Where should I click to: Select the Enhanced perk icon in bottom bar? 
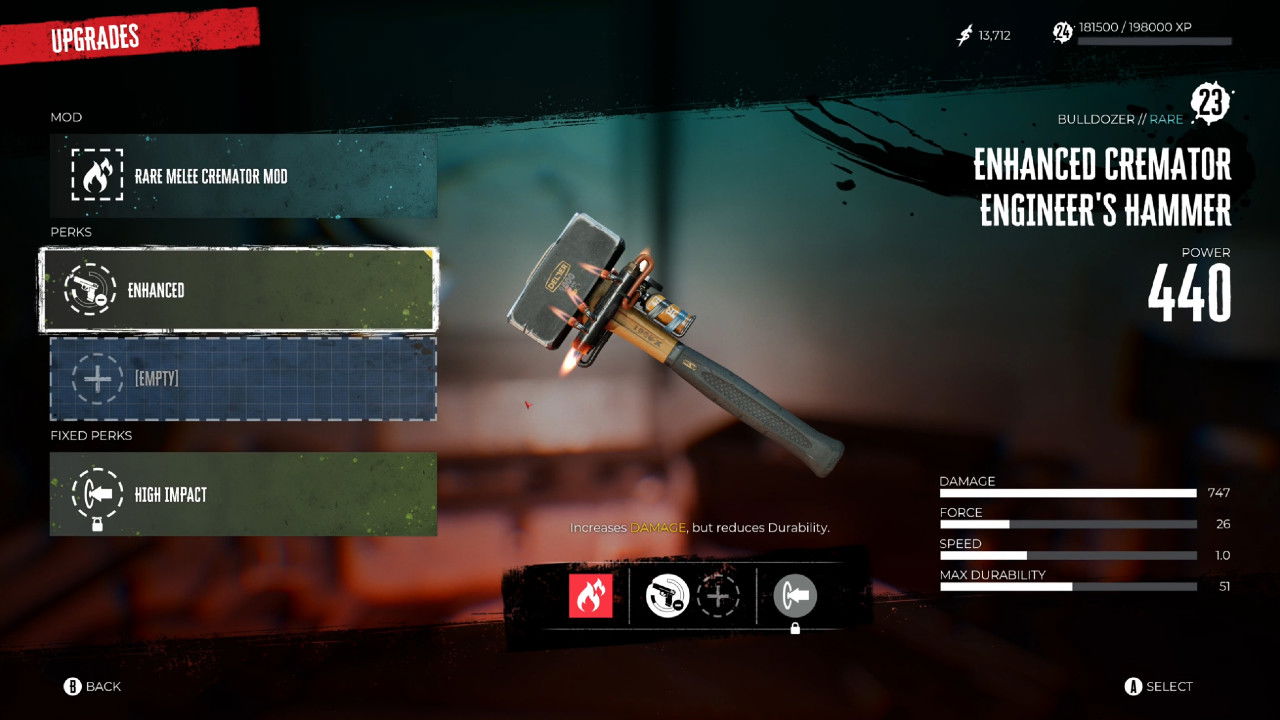coord(667,597)
